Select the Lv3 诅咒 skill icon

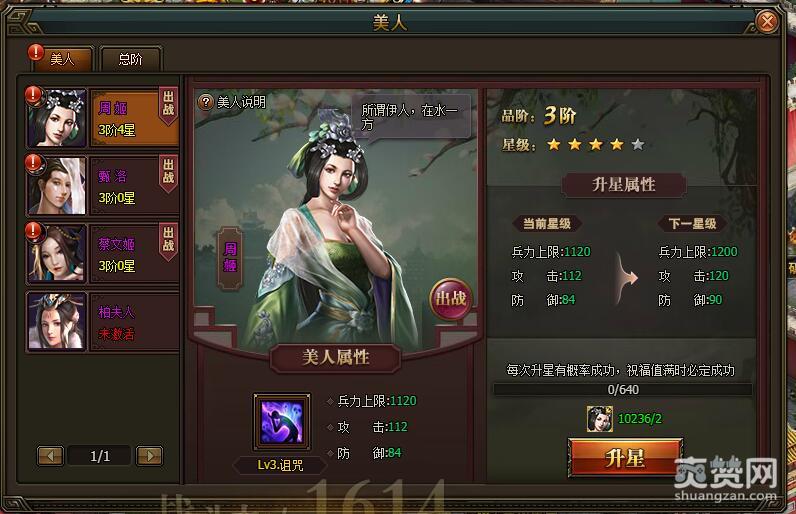tap(284, 420)
